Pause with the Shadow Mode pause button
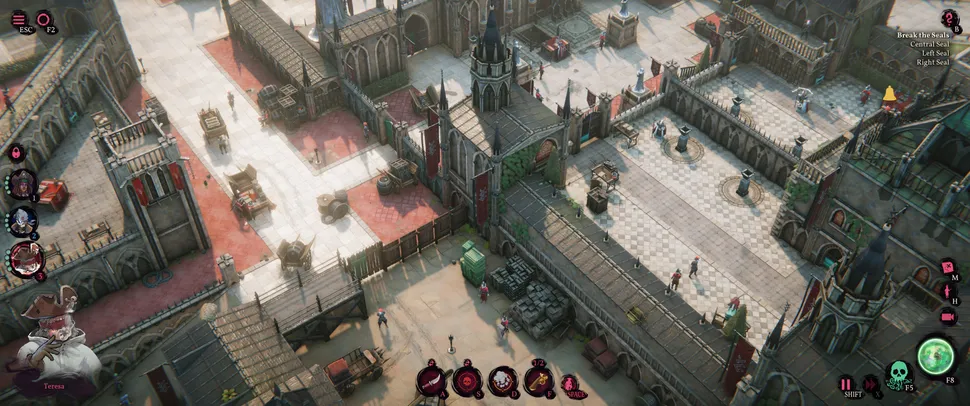Viewport: 970px width, 406px height. (x=846, y=383)
